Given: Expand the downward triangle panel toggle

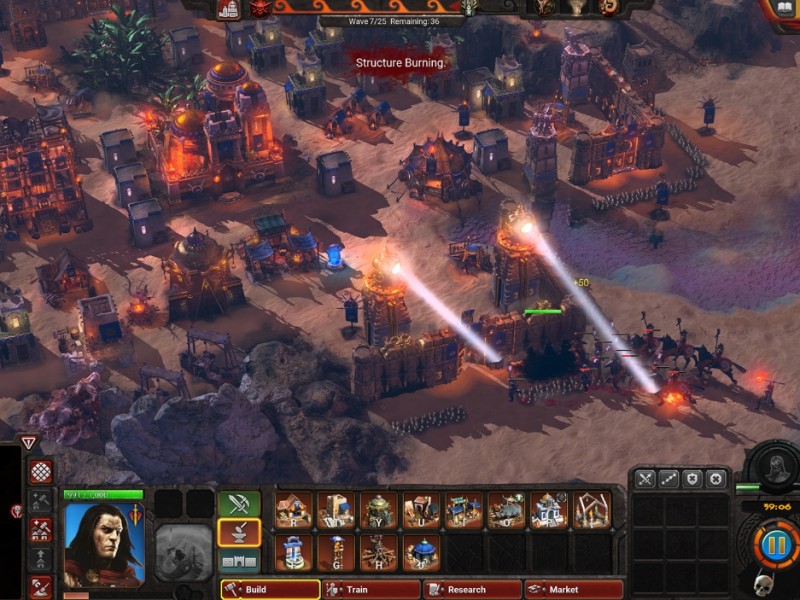Looking at the screenshot, I should click(28, 443).
